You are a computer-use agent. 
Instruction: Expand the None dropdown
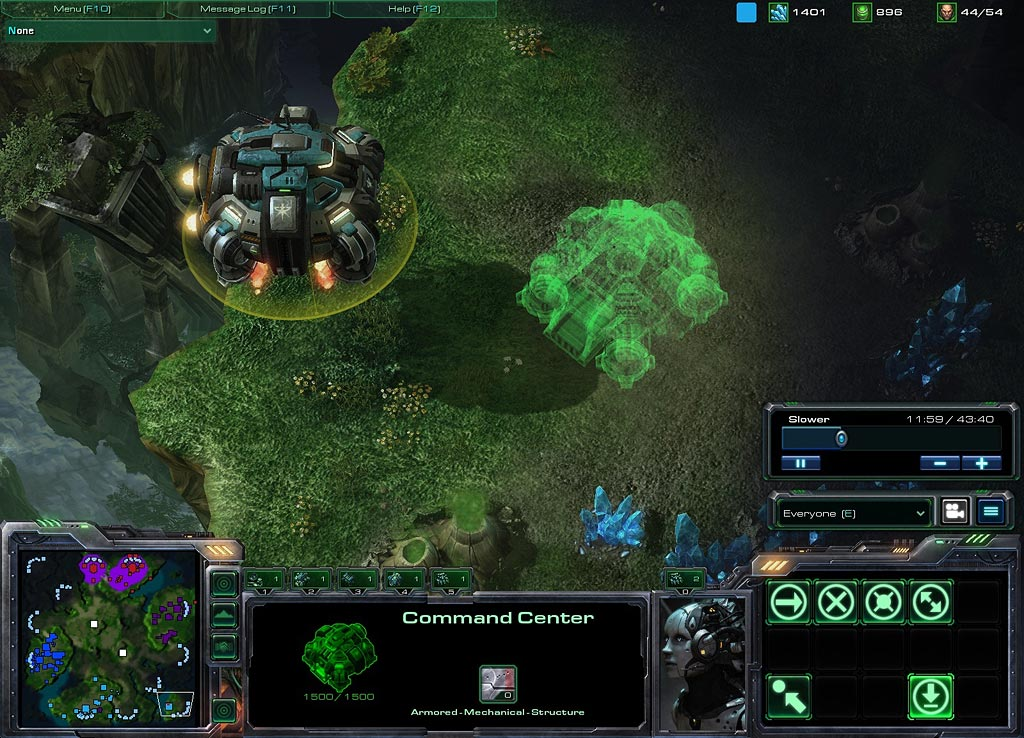tap(109, 31)
